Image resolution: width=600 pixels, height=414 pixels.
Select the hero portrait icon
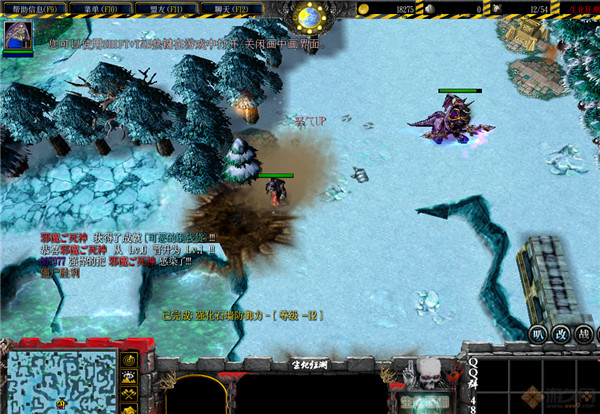[19, 36]
